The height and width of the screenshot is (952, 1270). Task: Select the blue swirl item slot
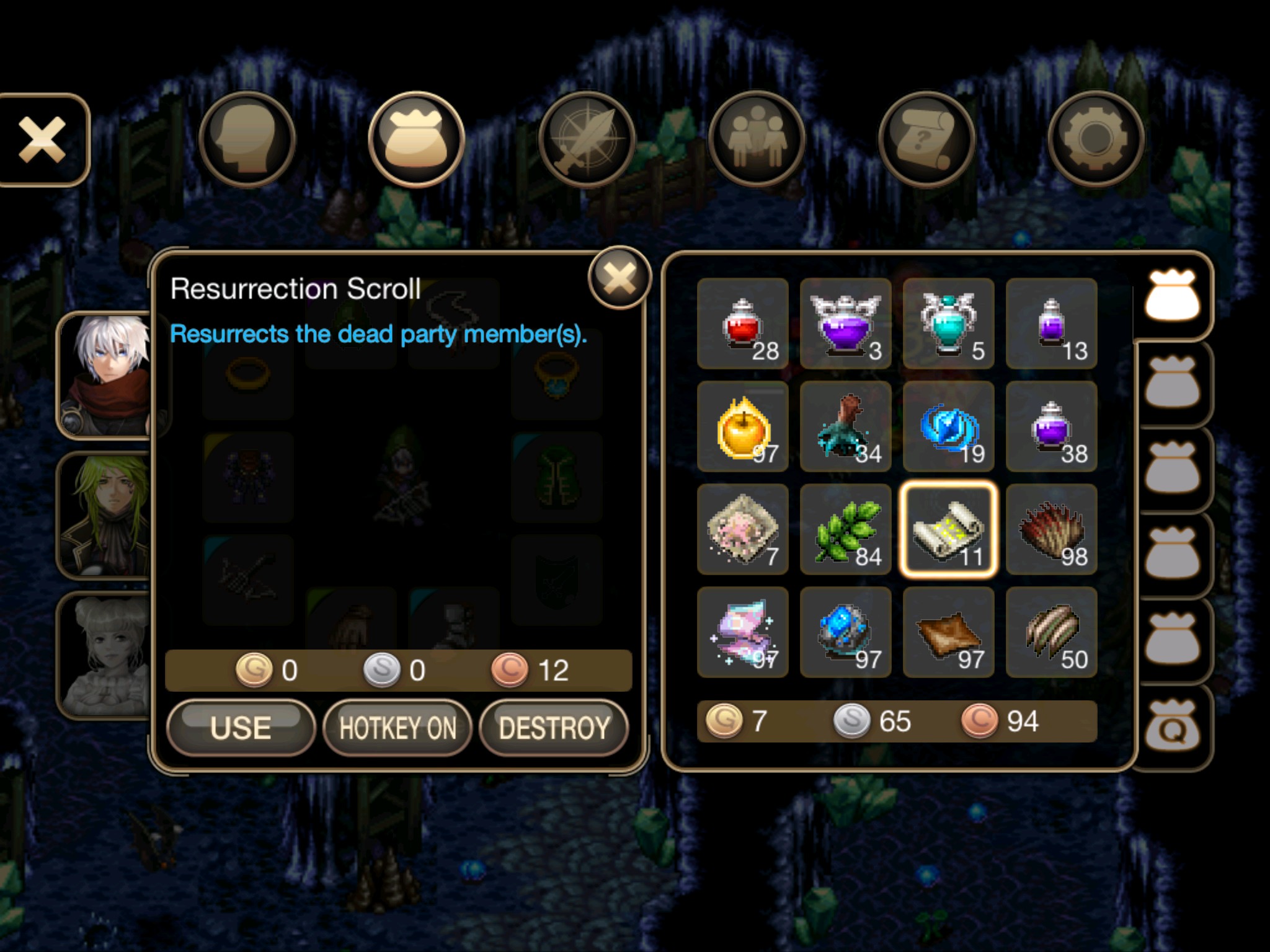[949, 426]
